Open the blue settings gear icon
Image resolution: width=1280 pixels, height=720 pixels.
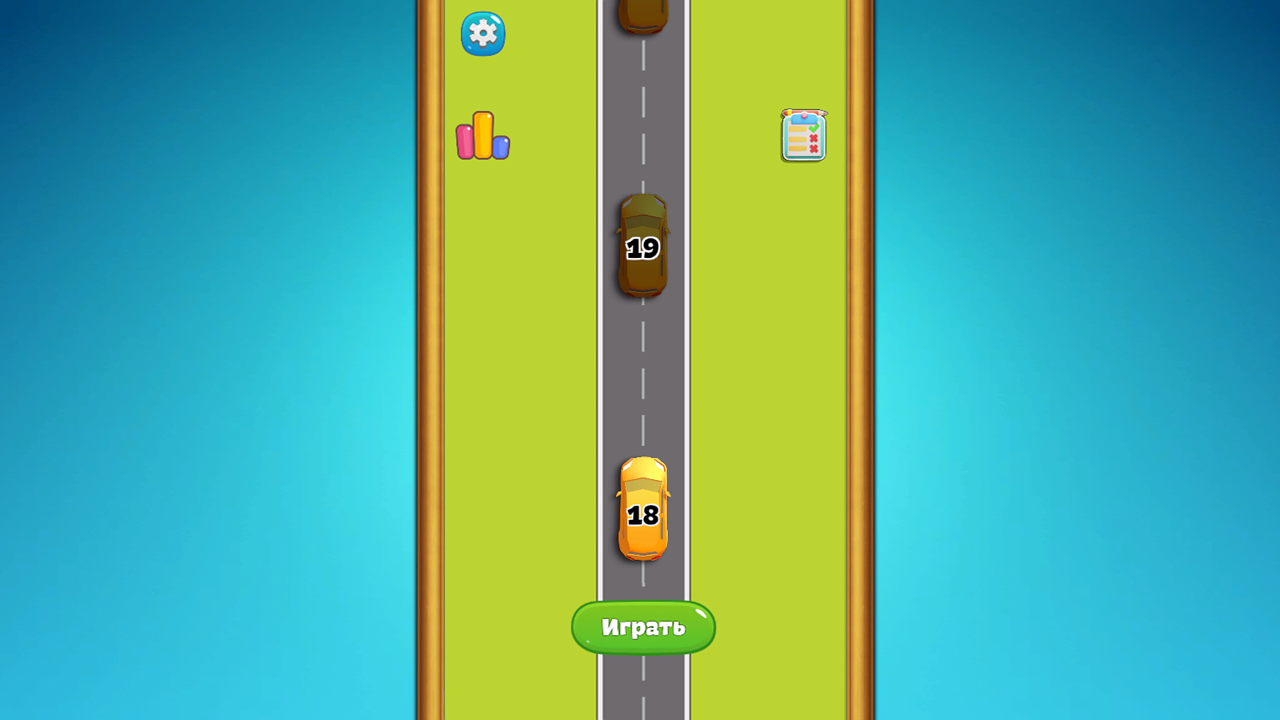point(483,33)
